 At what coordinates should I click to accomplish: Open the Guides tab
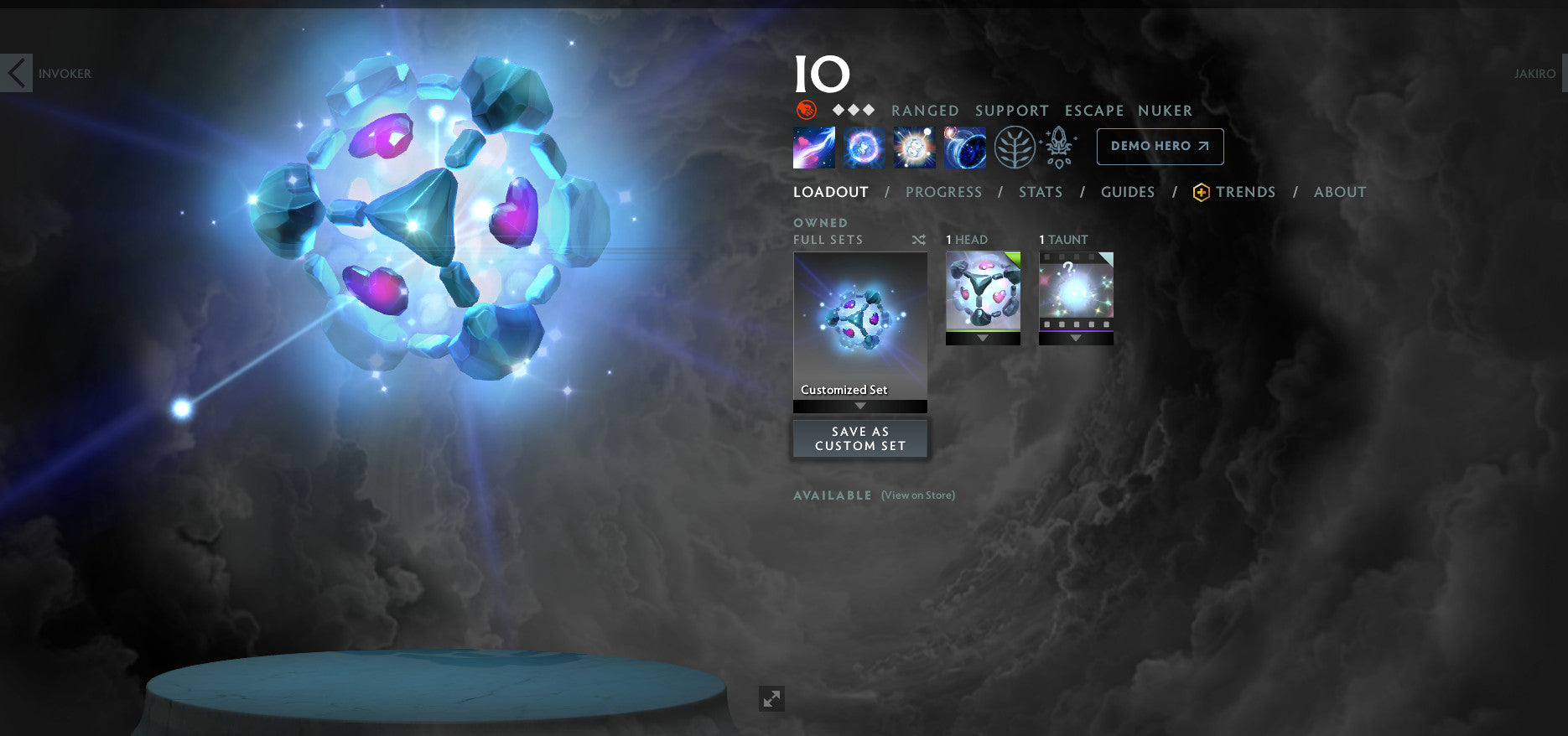tap(1128, 191)
